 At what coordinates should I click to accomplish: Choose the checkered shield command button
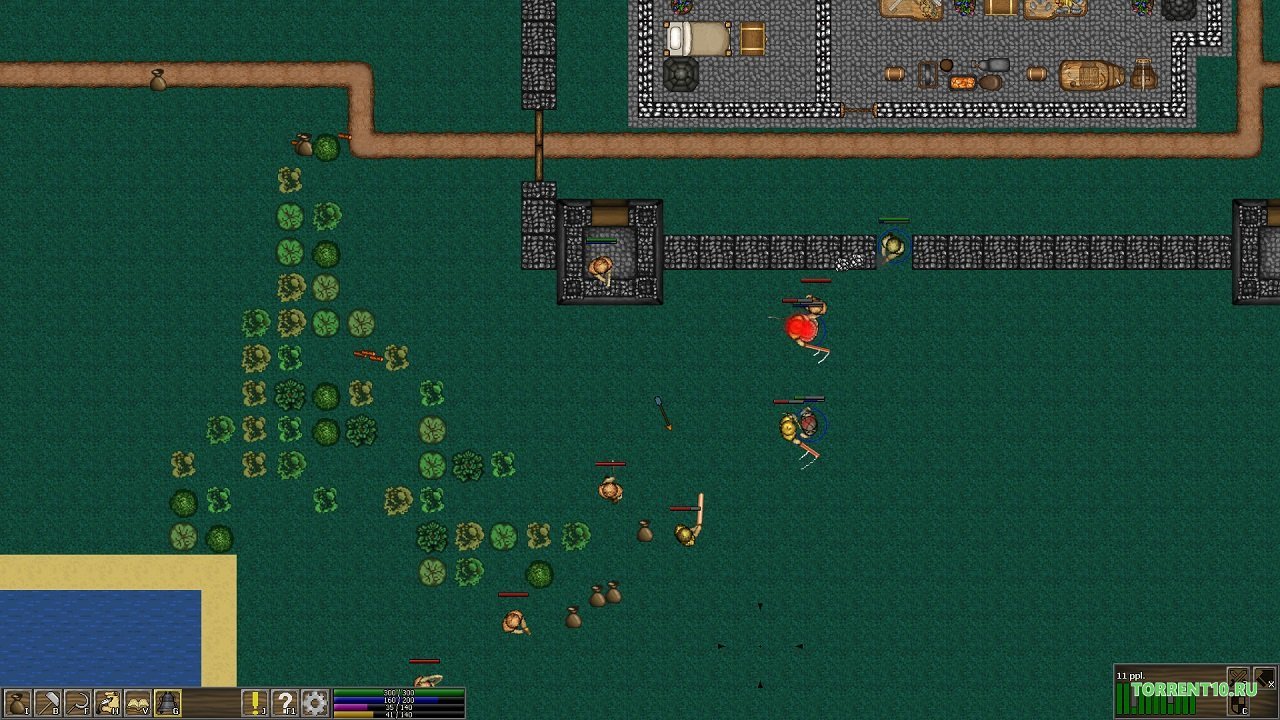coord(1239,704)
